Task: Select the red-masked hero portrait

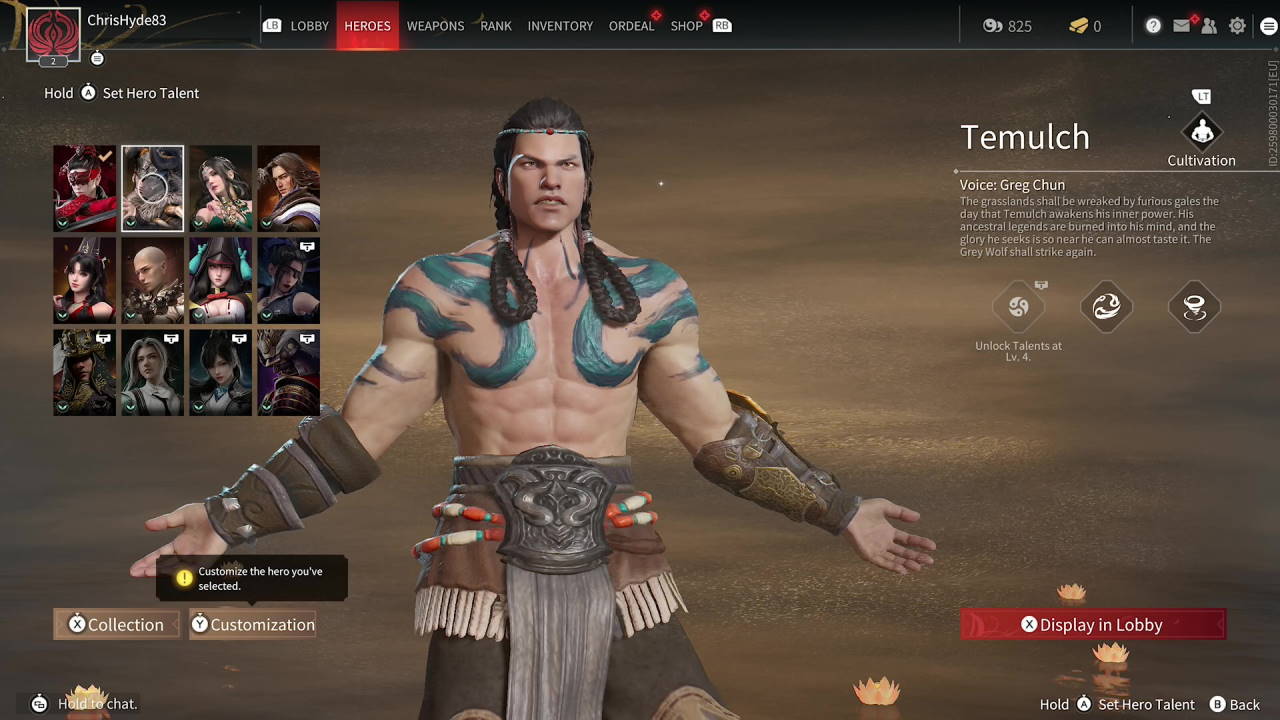Action: (x=84, y=188)
